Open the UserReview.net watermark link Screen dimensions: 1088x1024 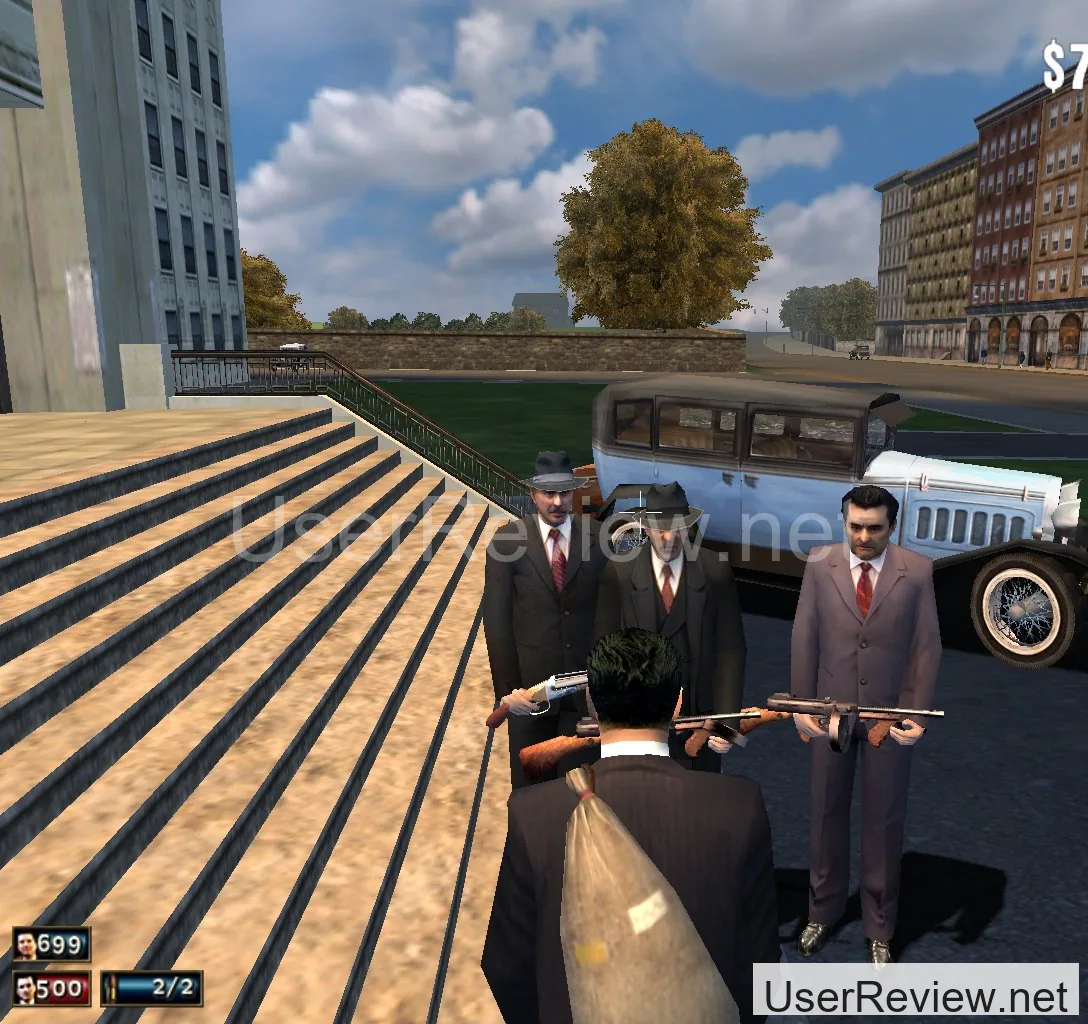915,995
